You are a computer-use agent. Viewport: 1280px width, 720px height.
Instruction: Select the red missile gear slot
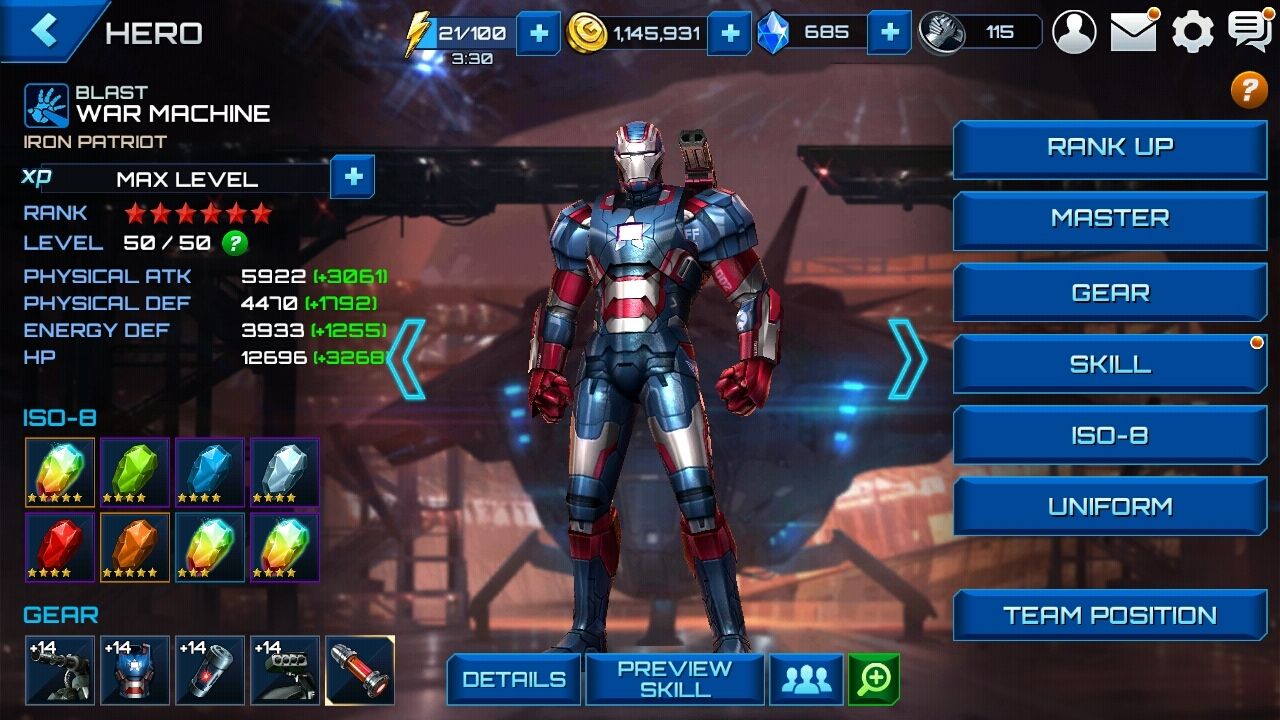point(360,670)
